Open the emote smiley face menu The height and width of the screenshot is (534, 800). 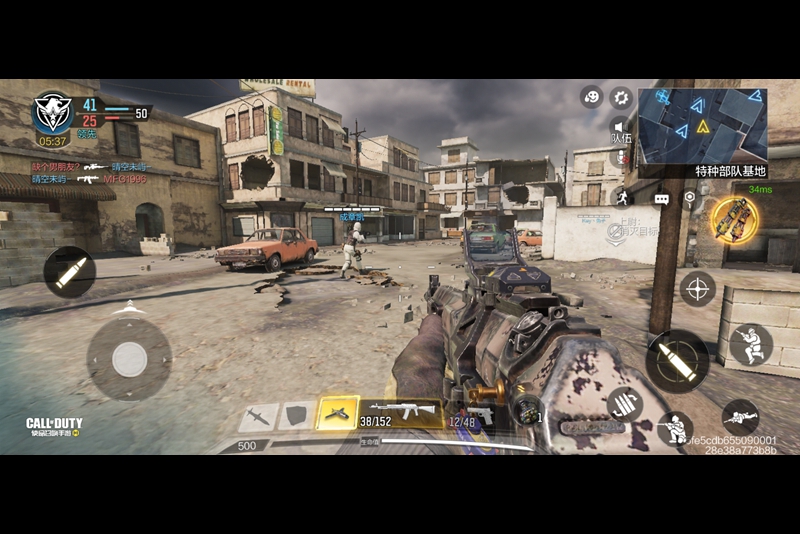pyautogui.click(x=591, y=97)
